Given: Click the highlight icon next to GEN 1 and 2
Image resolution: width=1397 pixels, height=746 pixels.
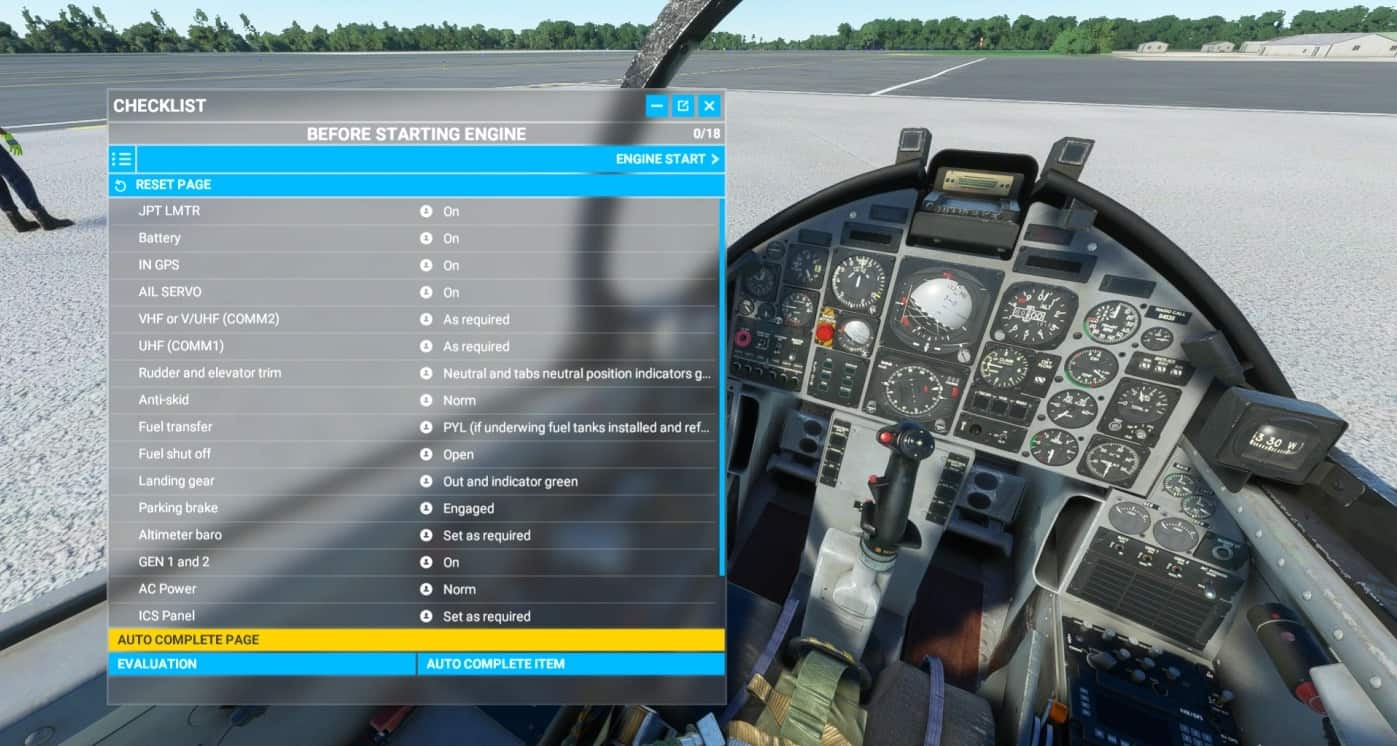Looking at the screenshot, I should (427, 562).
